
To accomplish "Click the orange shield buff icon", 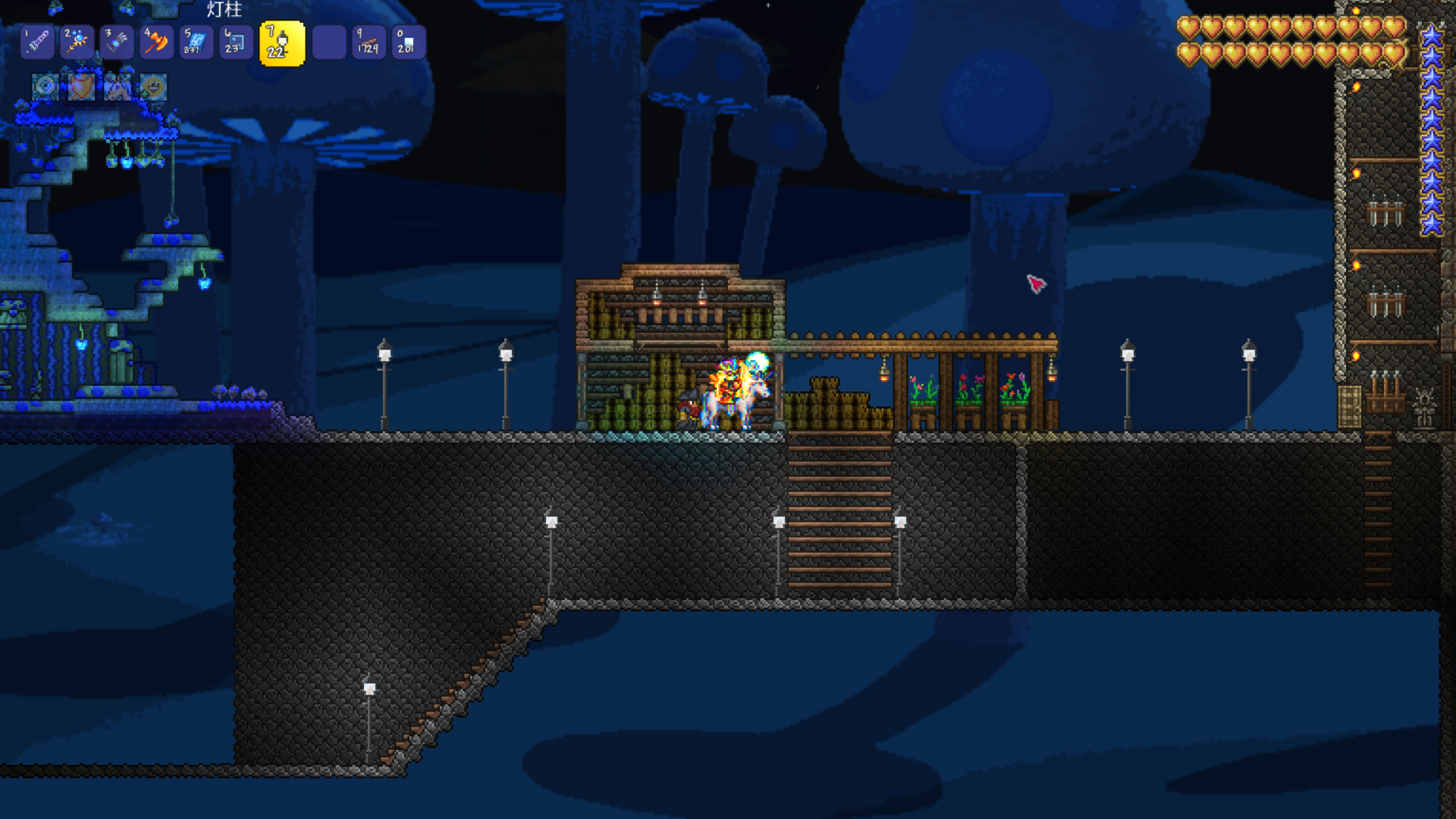I will pos(81,87).
